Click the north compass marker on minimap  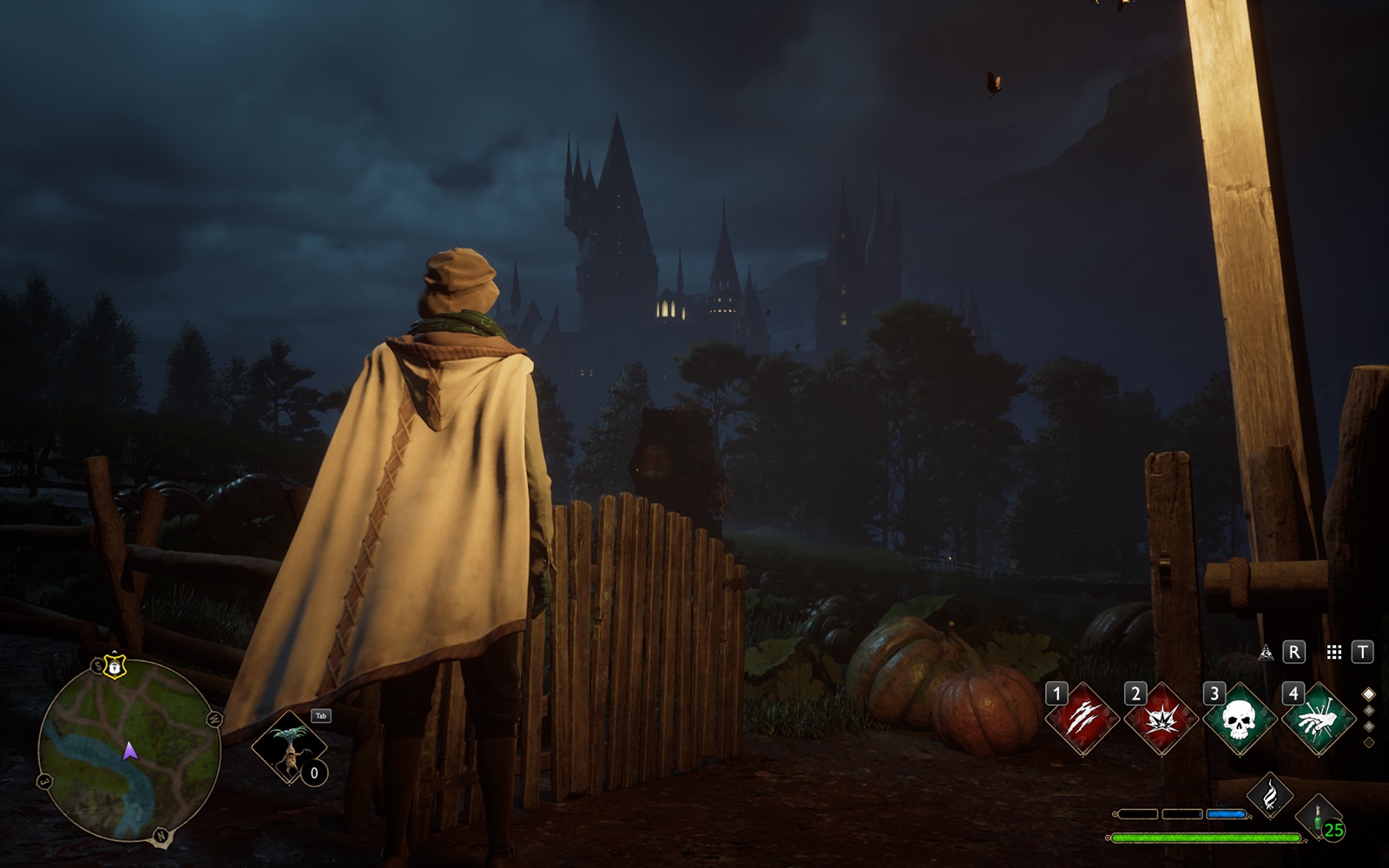coord(161,836)
